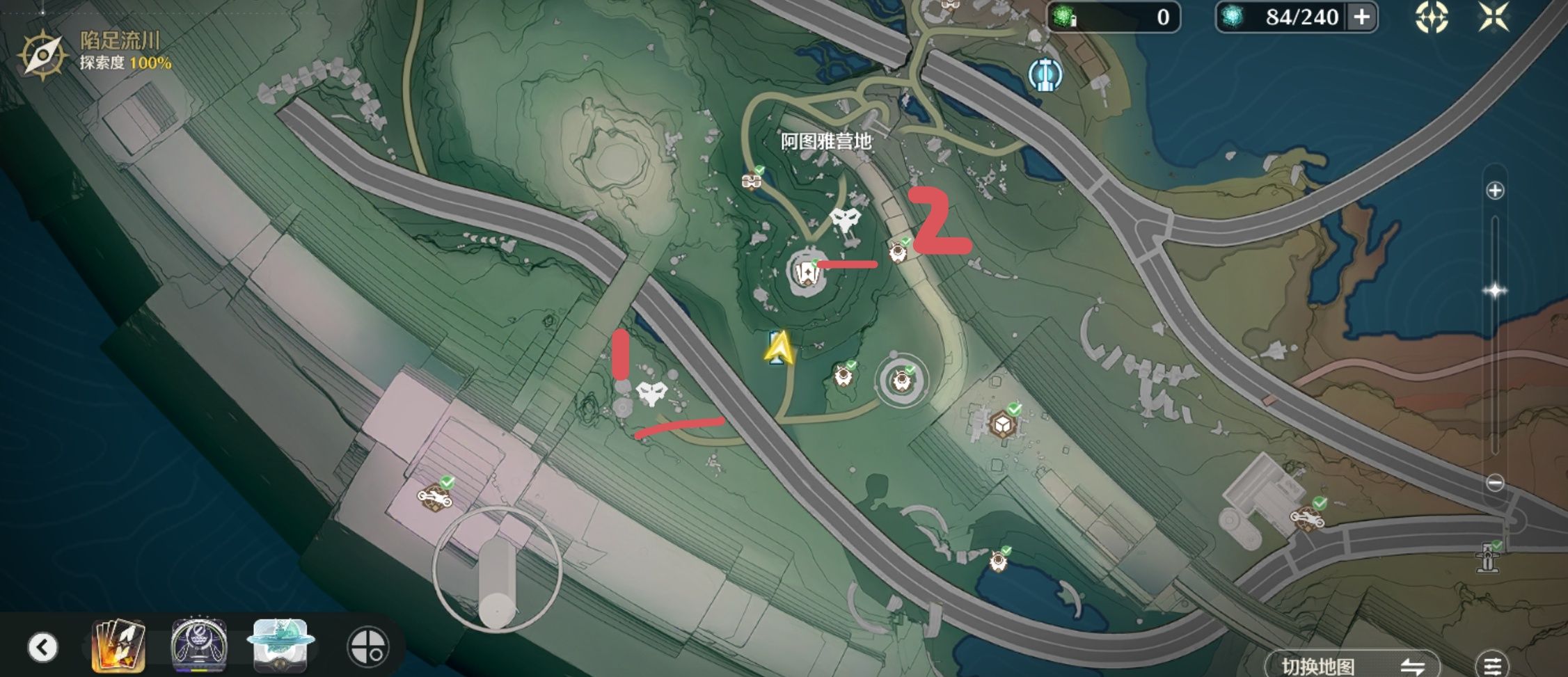Select the skull marker below 阿图雅营地
Viewport: 1568px width, 677px height.
(846, 221)
